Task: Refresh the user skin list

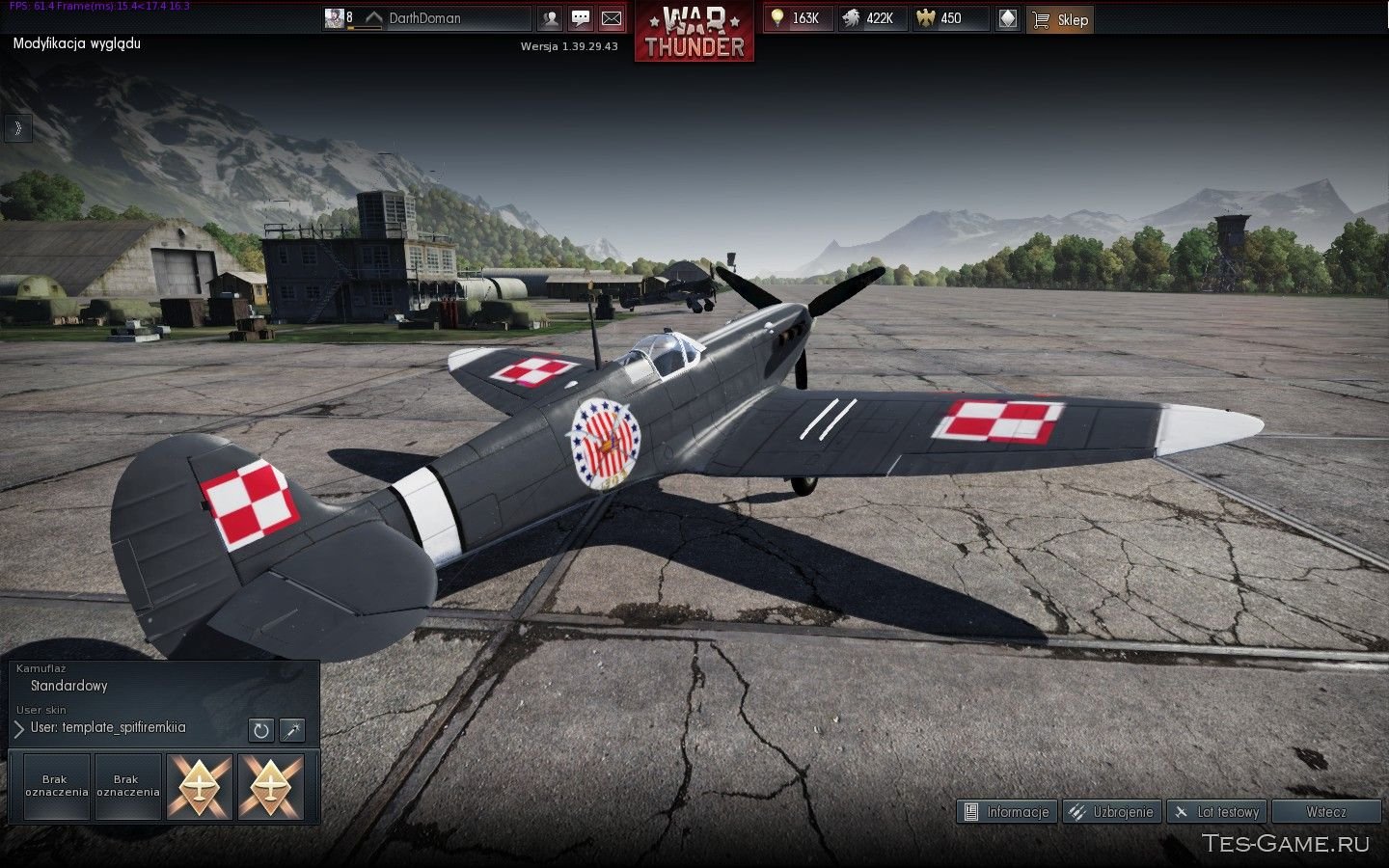Action: pos(260,730)
